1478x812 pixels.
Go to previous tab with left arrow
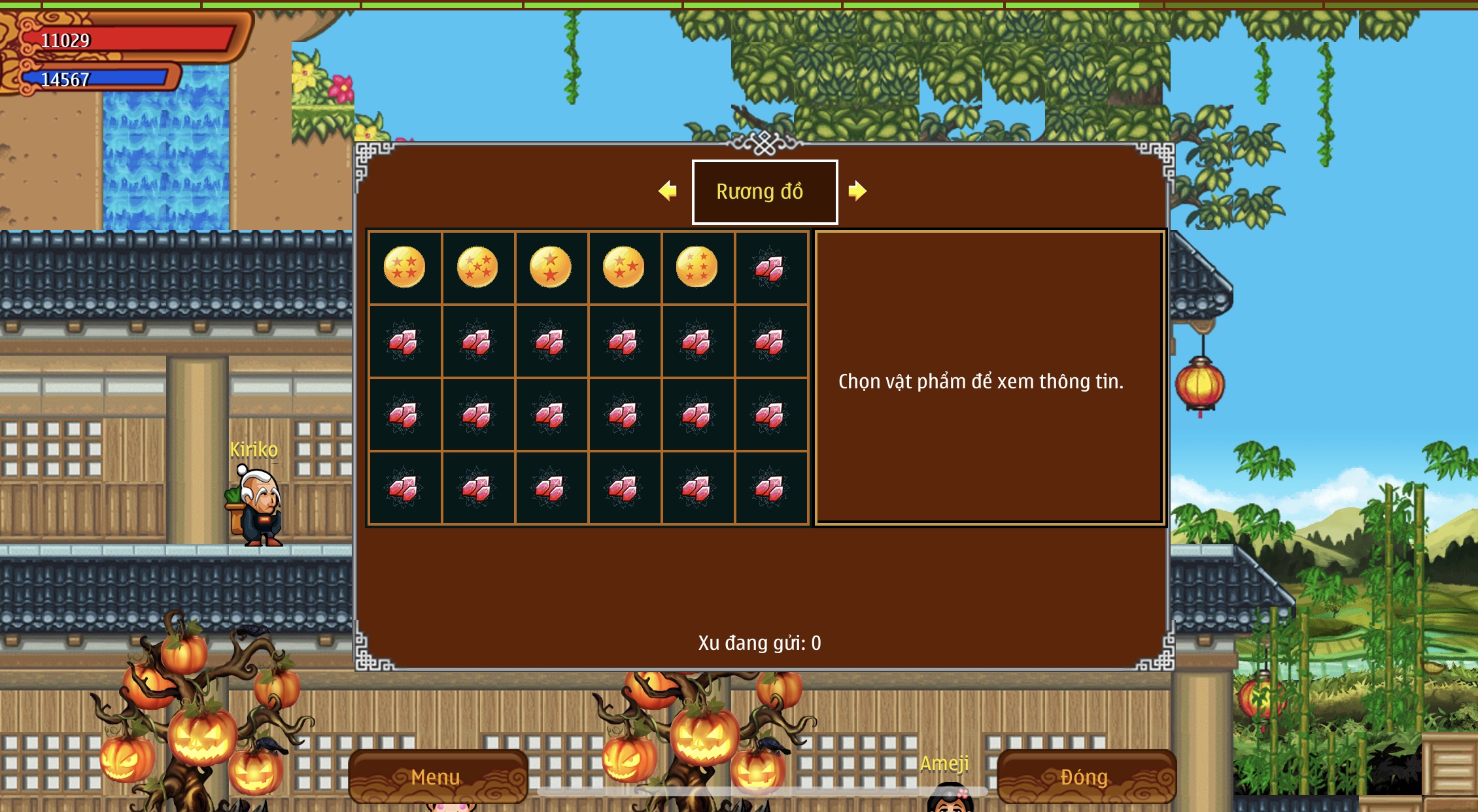tap(668, 191)
